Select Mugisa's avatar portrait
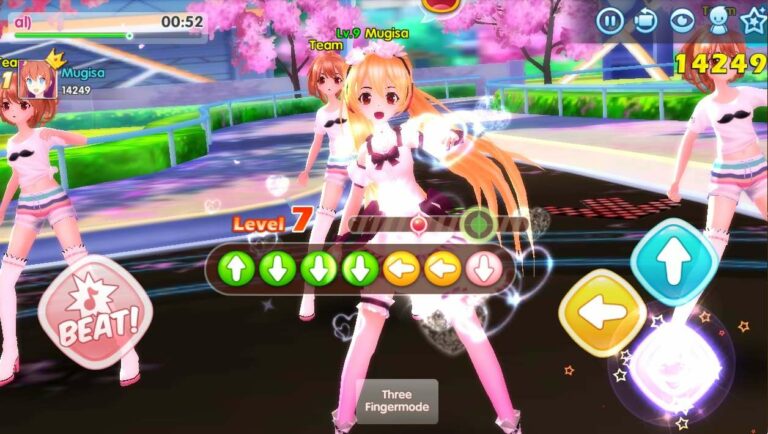Image resolution: width=768 pixels, height=434 pixels. click(39, 80)
